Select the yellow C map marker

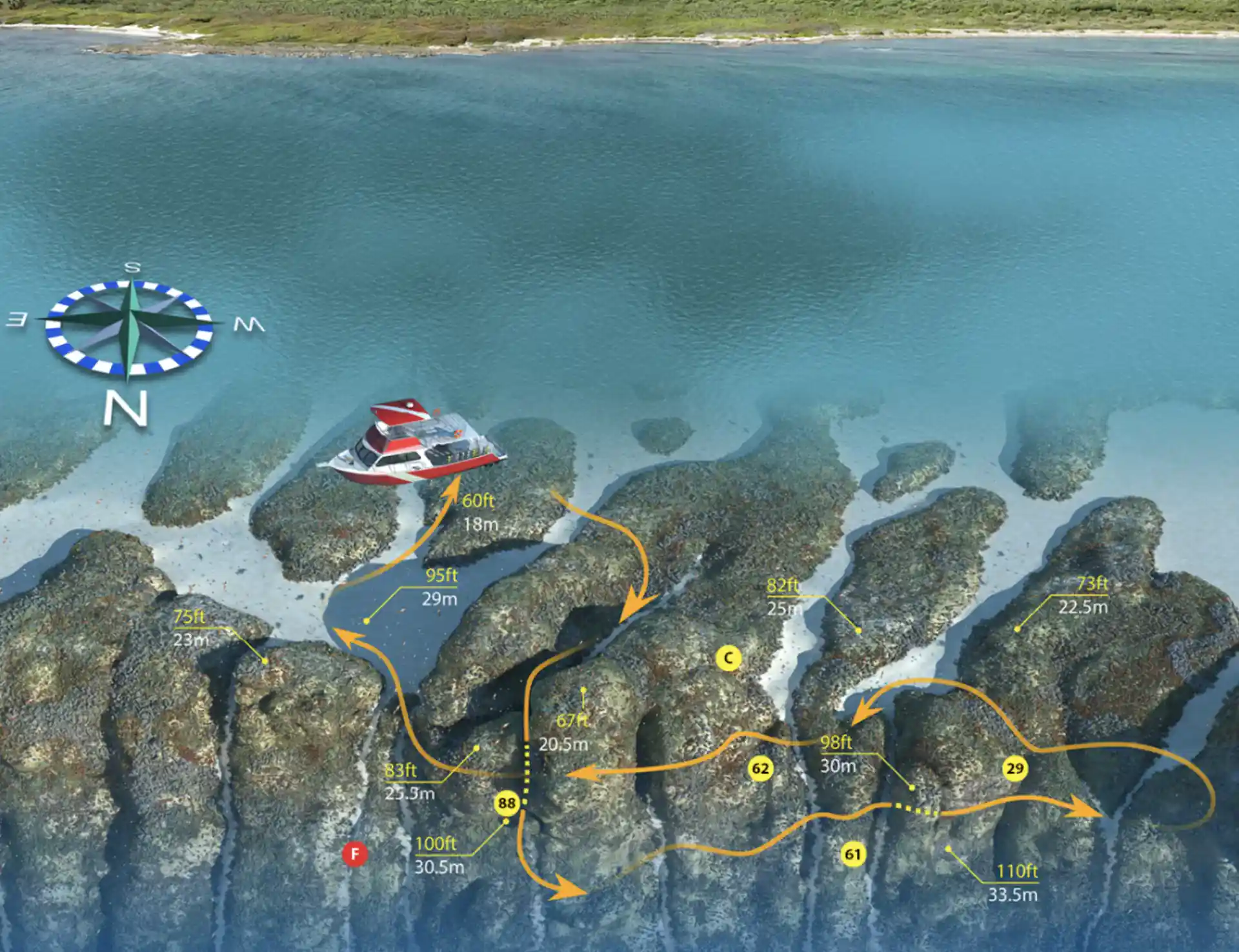pos(729,658)
